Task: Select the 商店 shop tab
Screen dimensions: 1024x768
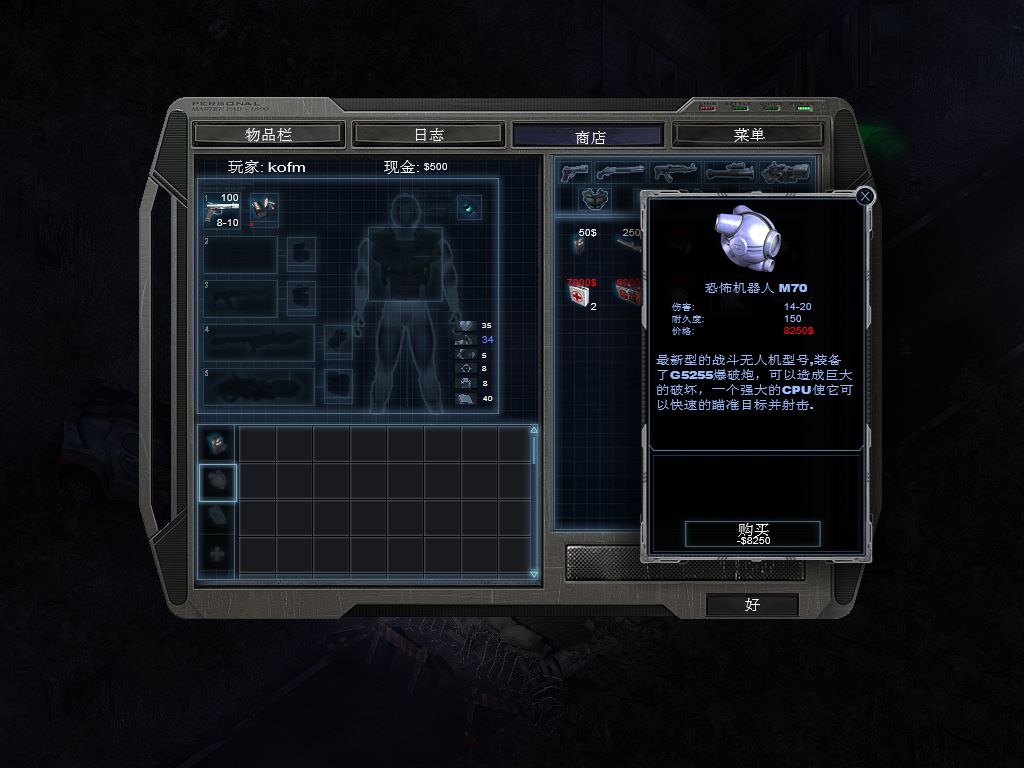Action: click(x=588, y=136)
